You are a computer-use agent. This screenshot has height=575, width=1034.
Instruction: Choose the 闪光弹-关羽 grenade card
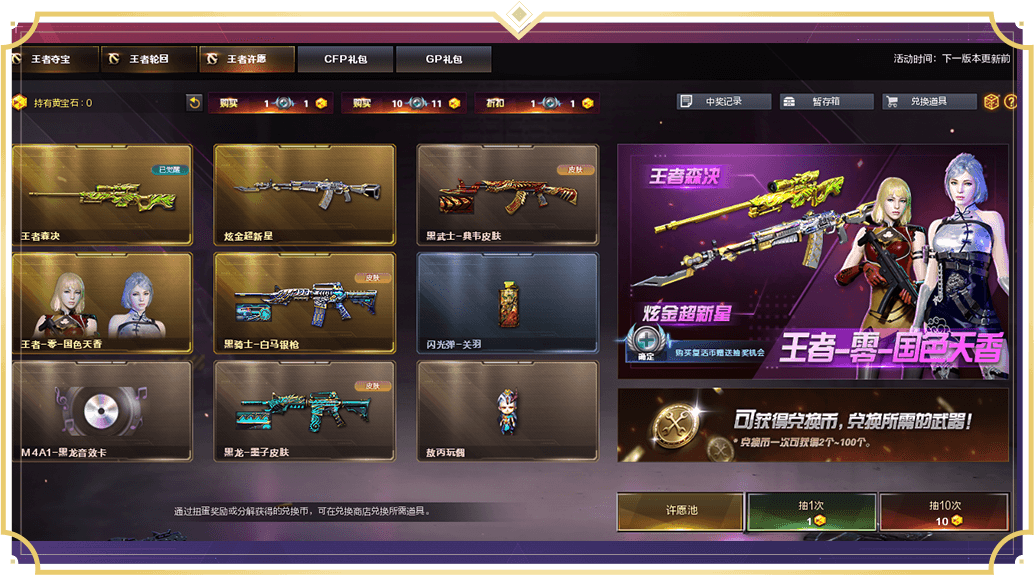click(x=507, y=302)
